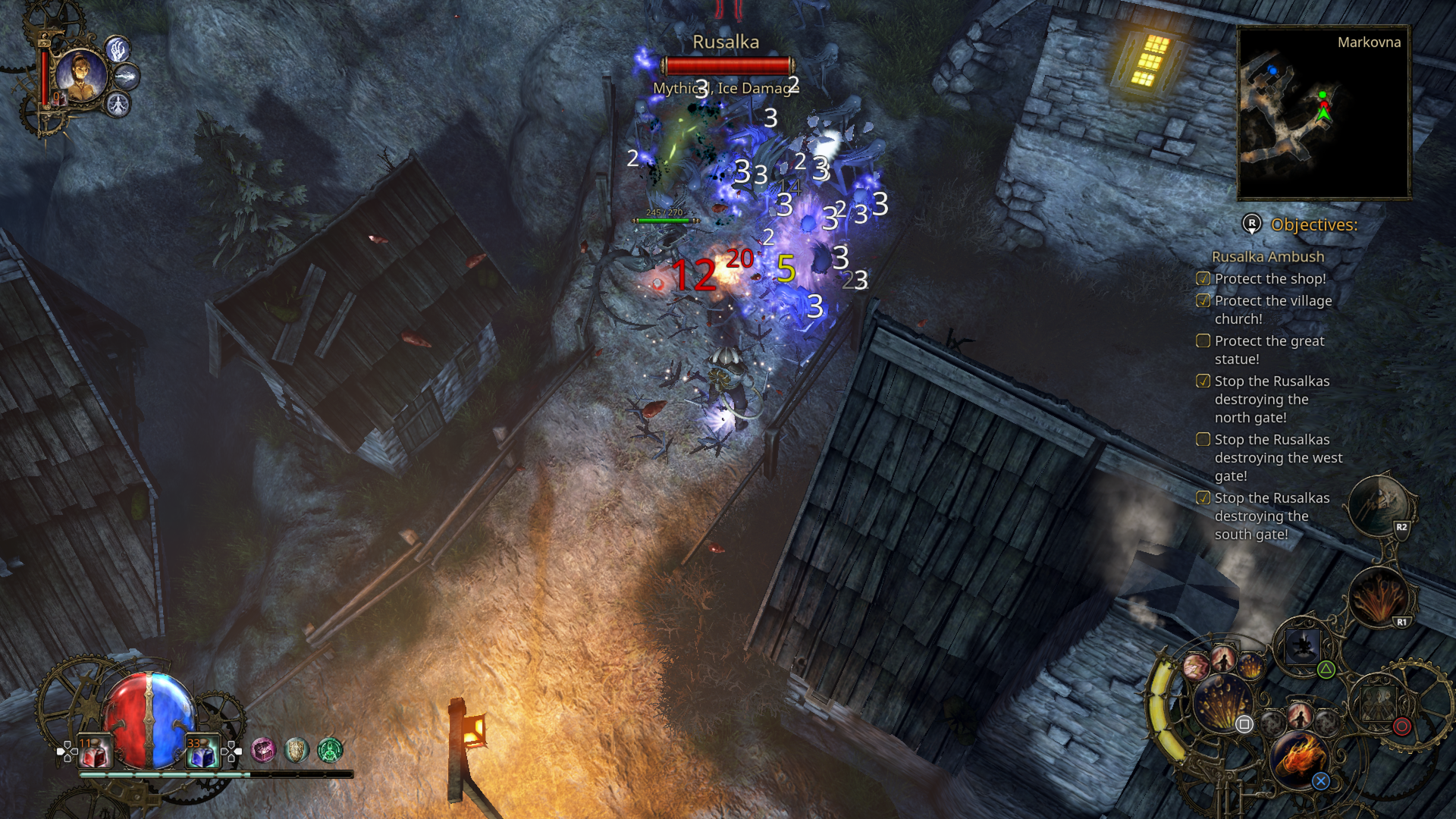
Task: Select the purple chest buff icon
Action: coord(263,750)
